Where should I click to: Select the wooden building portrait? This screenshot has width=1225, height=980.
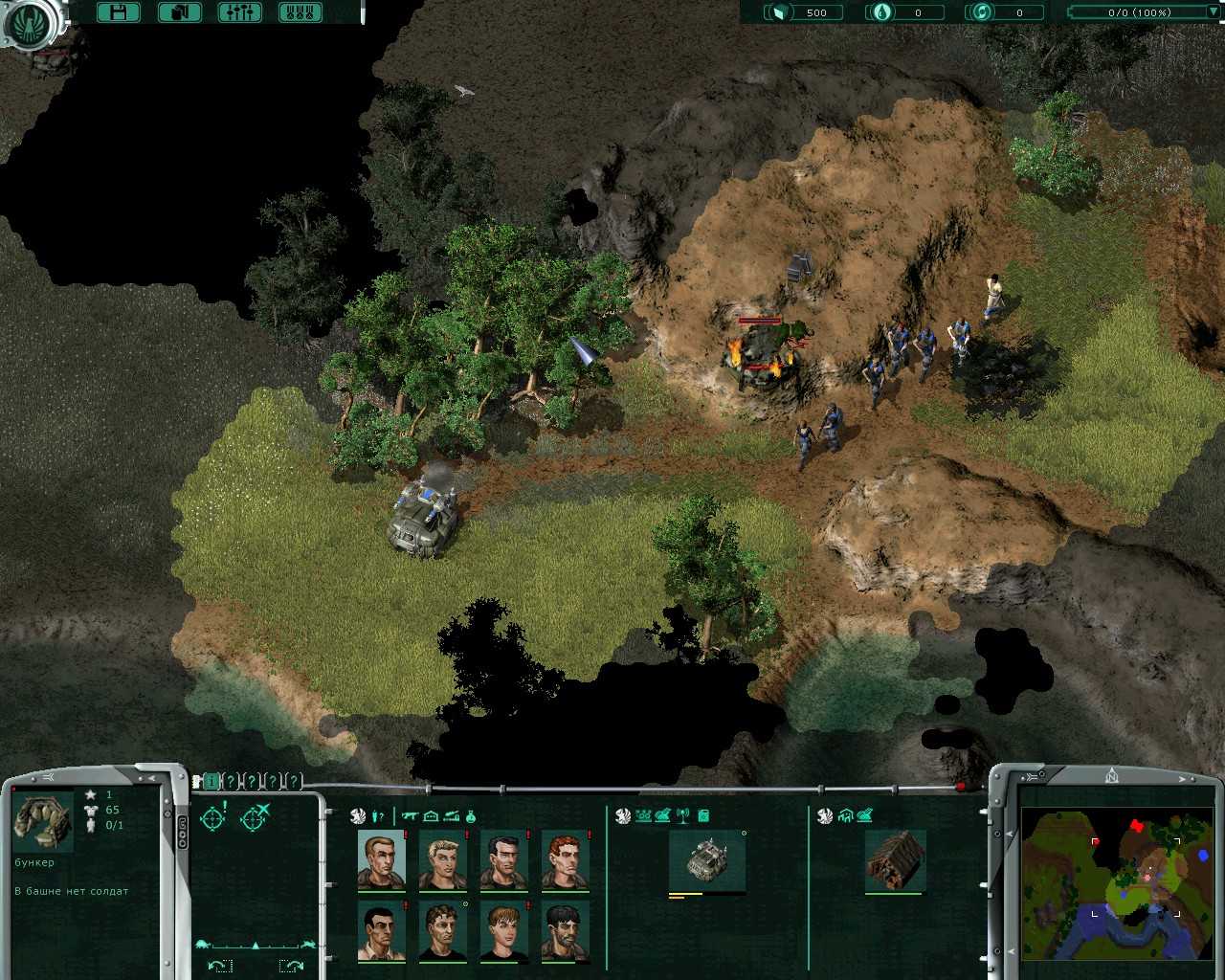(x=895, y=860)
